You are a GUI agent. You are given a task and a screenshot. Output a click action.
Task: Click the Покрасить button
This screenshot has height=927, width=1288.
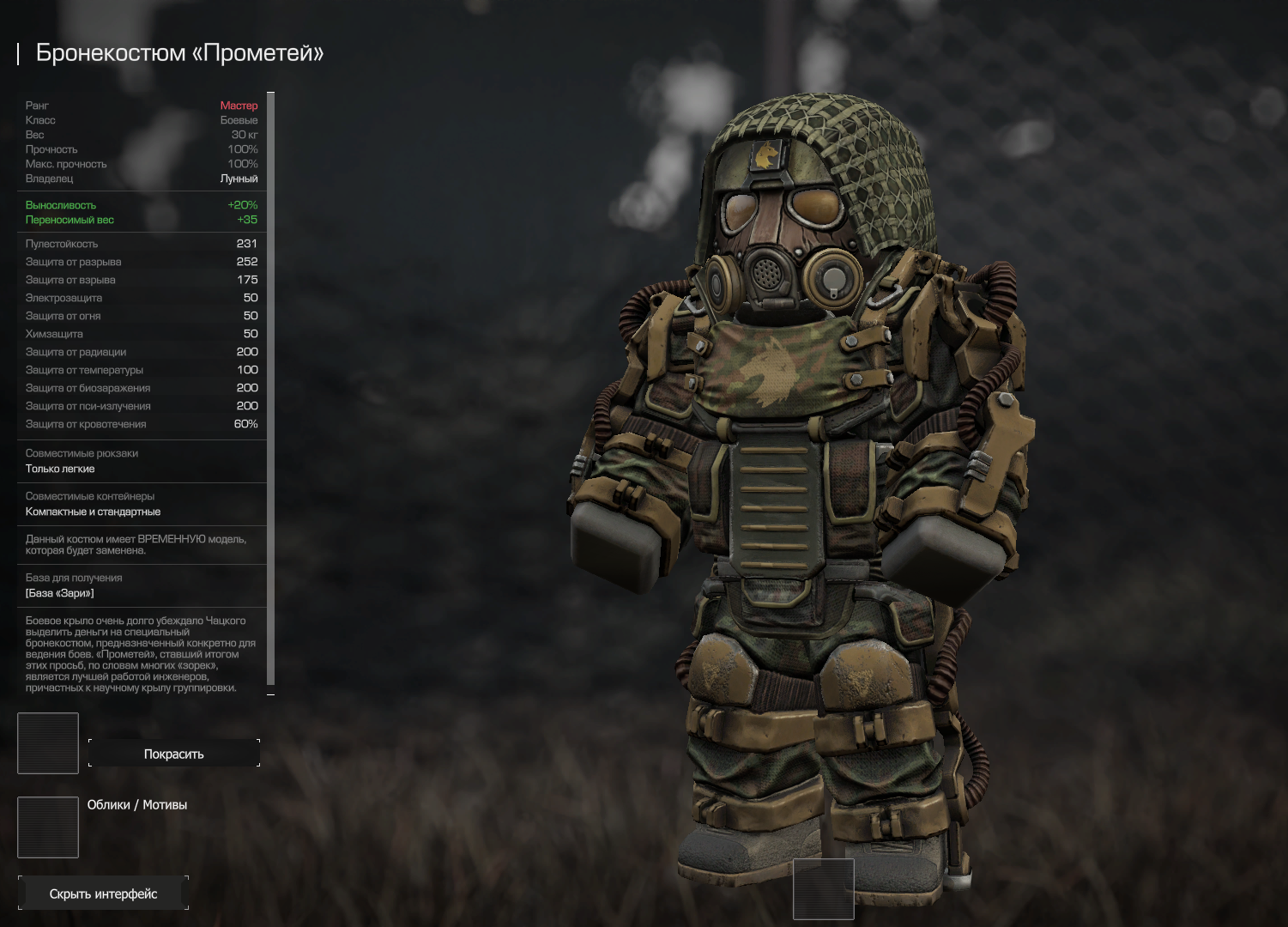tap(173, 754)
